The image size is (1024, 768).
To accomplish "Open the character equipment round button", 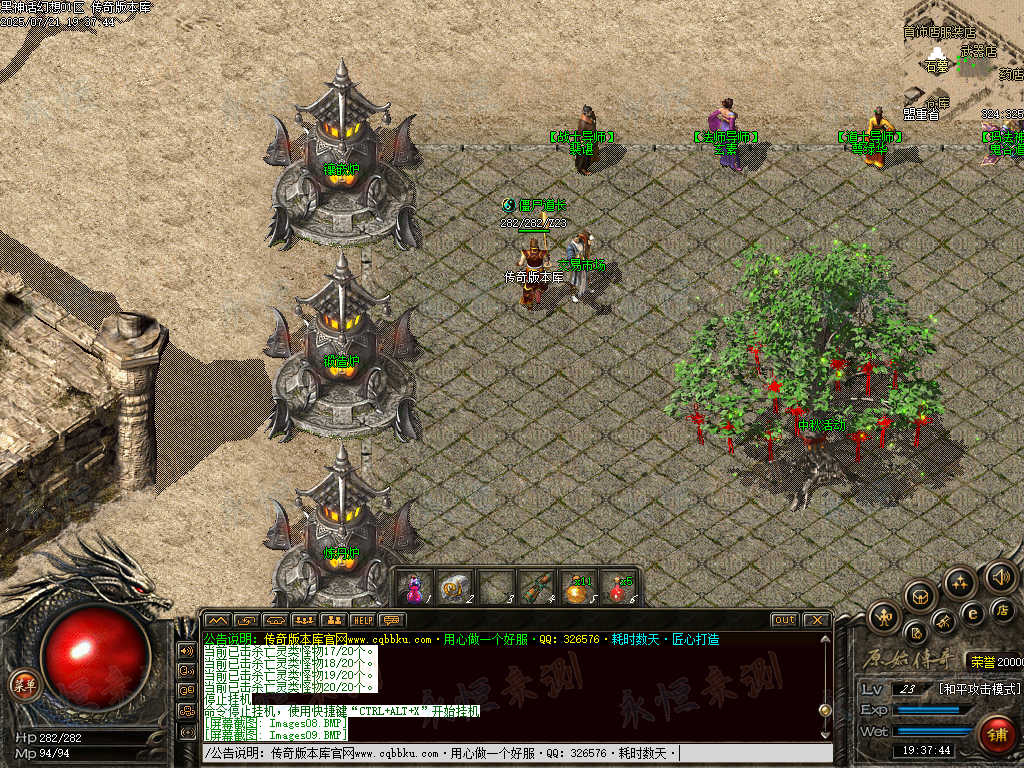I will coord(885,616).
